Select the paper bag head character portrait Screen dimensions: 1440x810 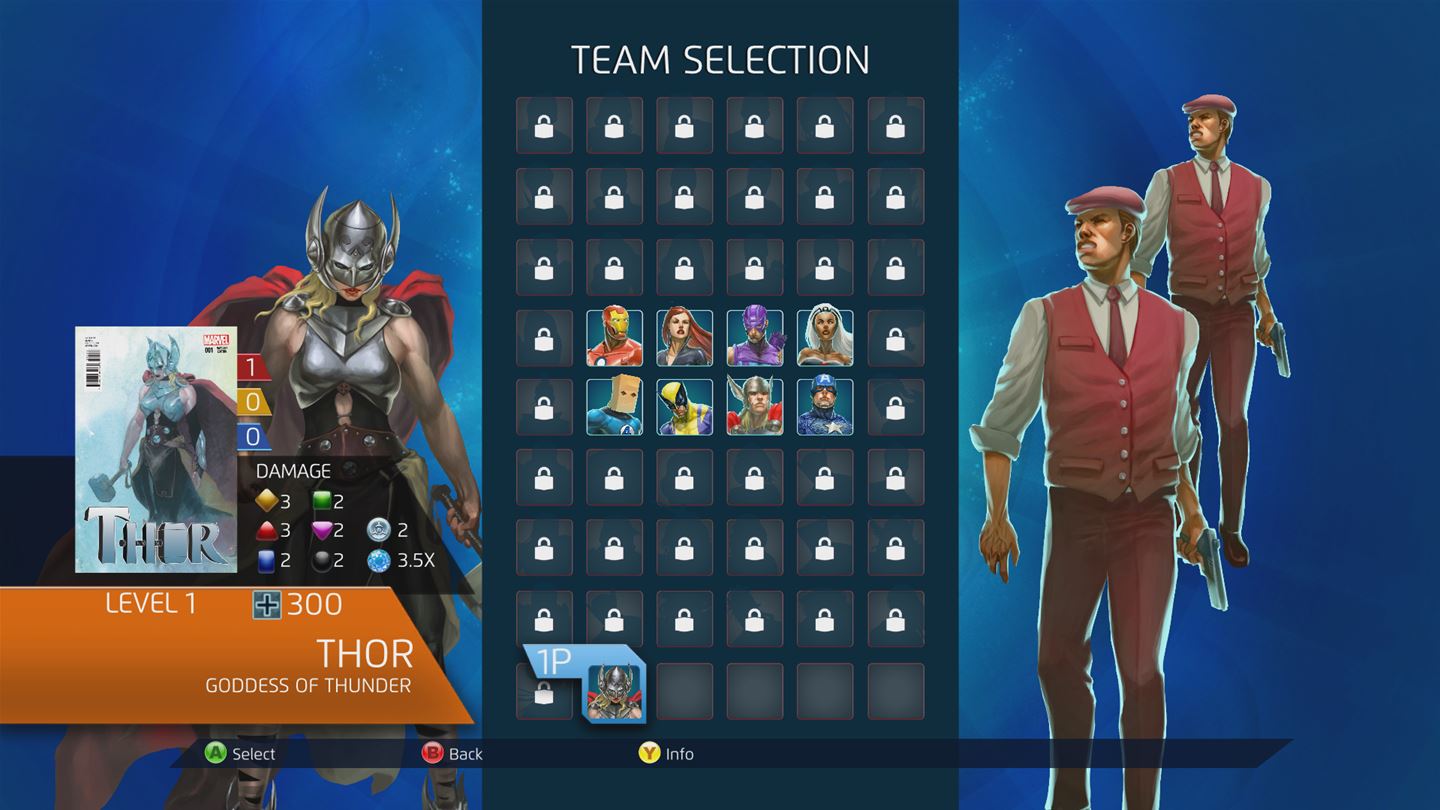(x=613, y=409)
